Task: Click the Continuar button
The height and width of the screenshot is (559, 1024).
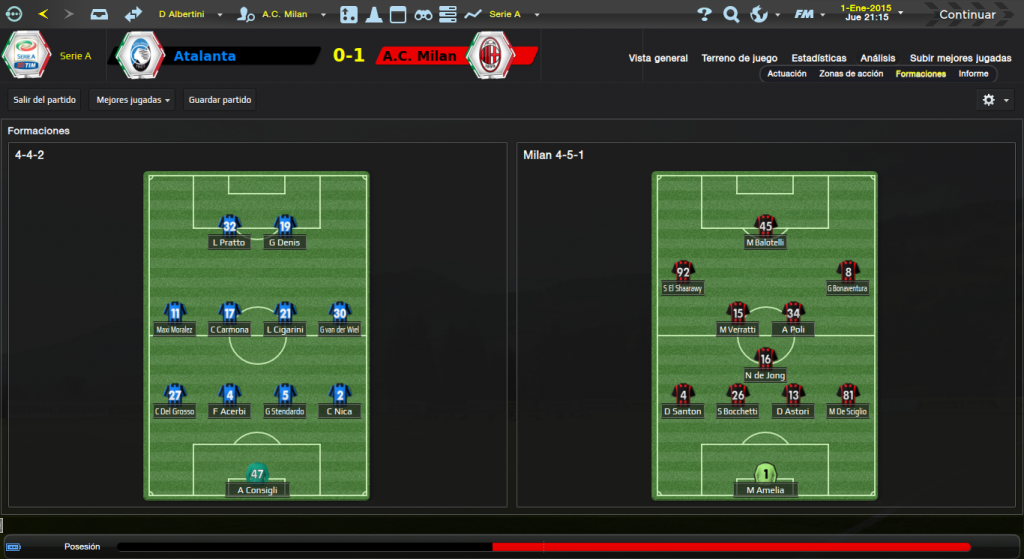Action: pos(966,15)
